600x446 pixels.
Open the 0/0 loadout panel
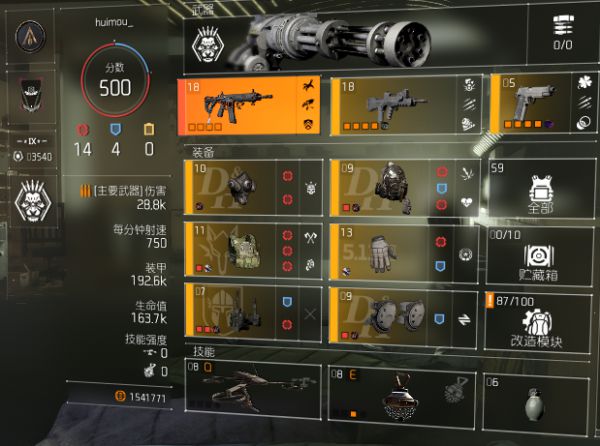pyautogui.click(x=567, y=33)
